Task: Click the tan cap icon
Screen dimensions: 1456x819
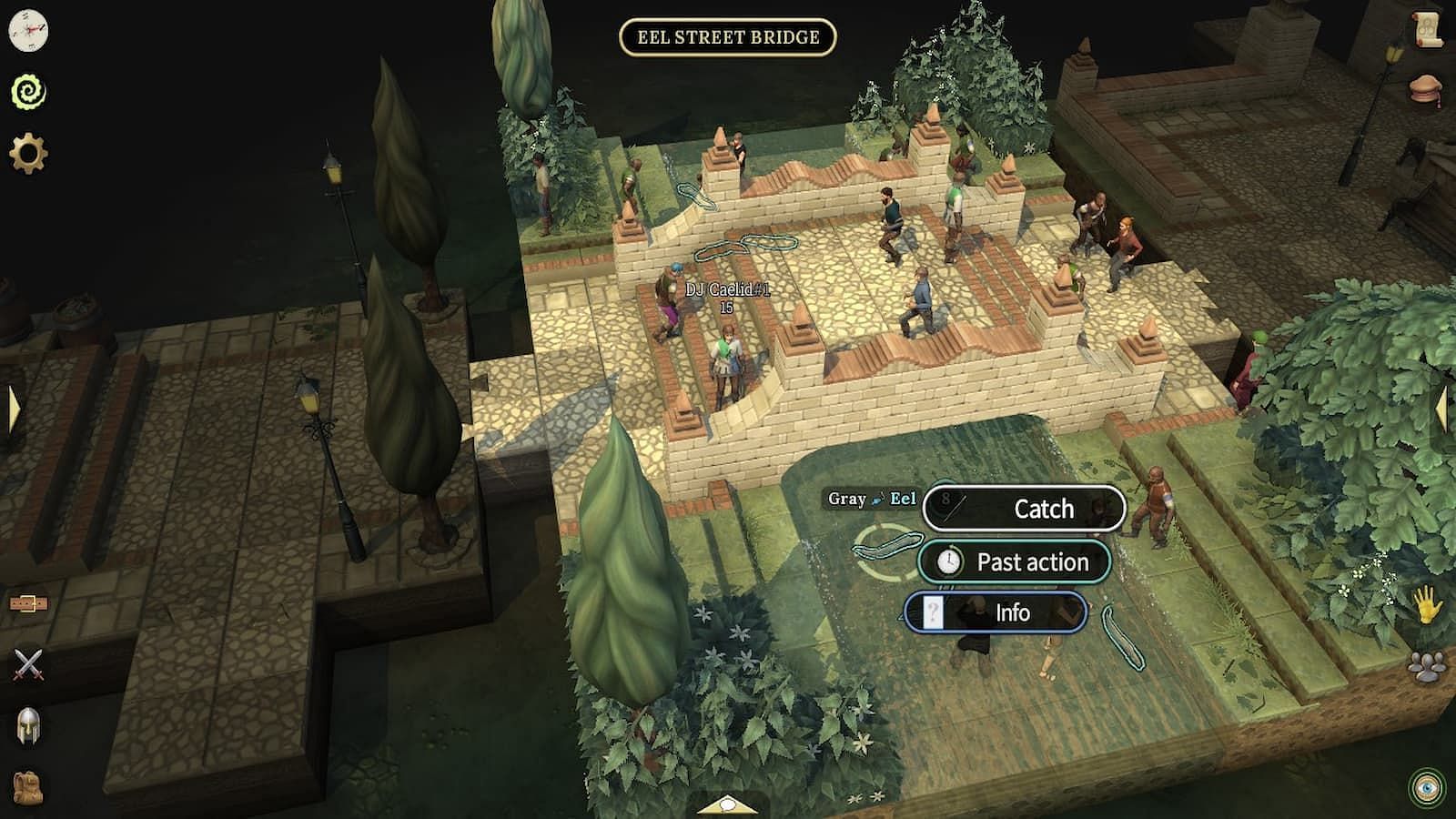Action: [x=1427, y=92]
